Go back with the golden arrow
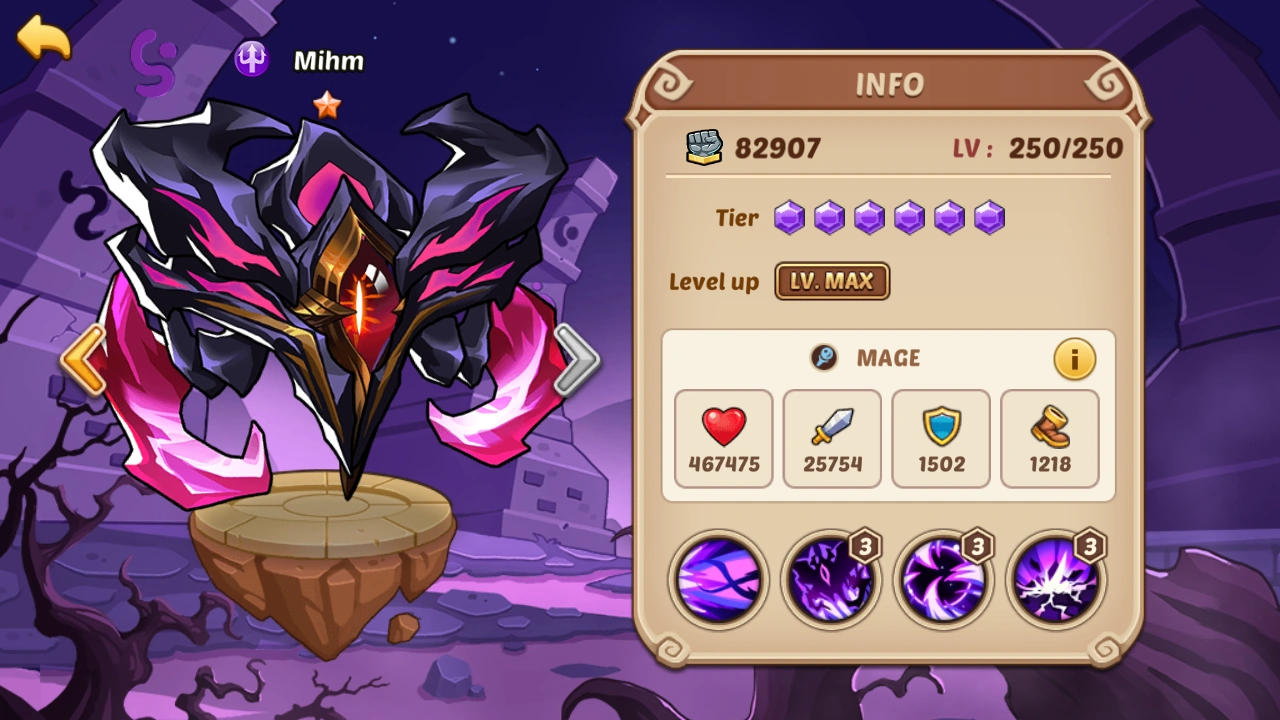1280x720 pixels. coord(44,42)
